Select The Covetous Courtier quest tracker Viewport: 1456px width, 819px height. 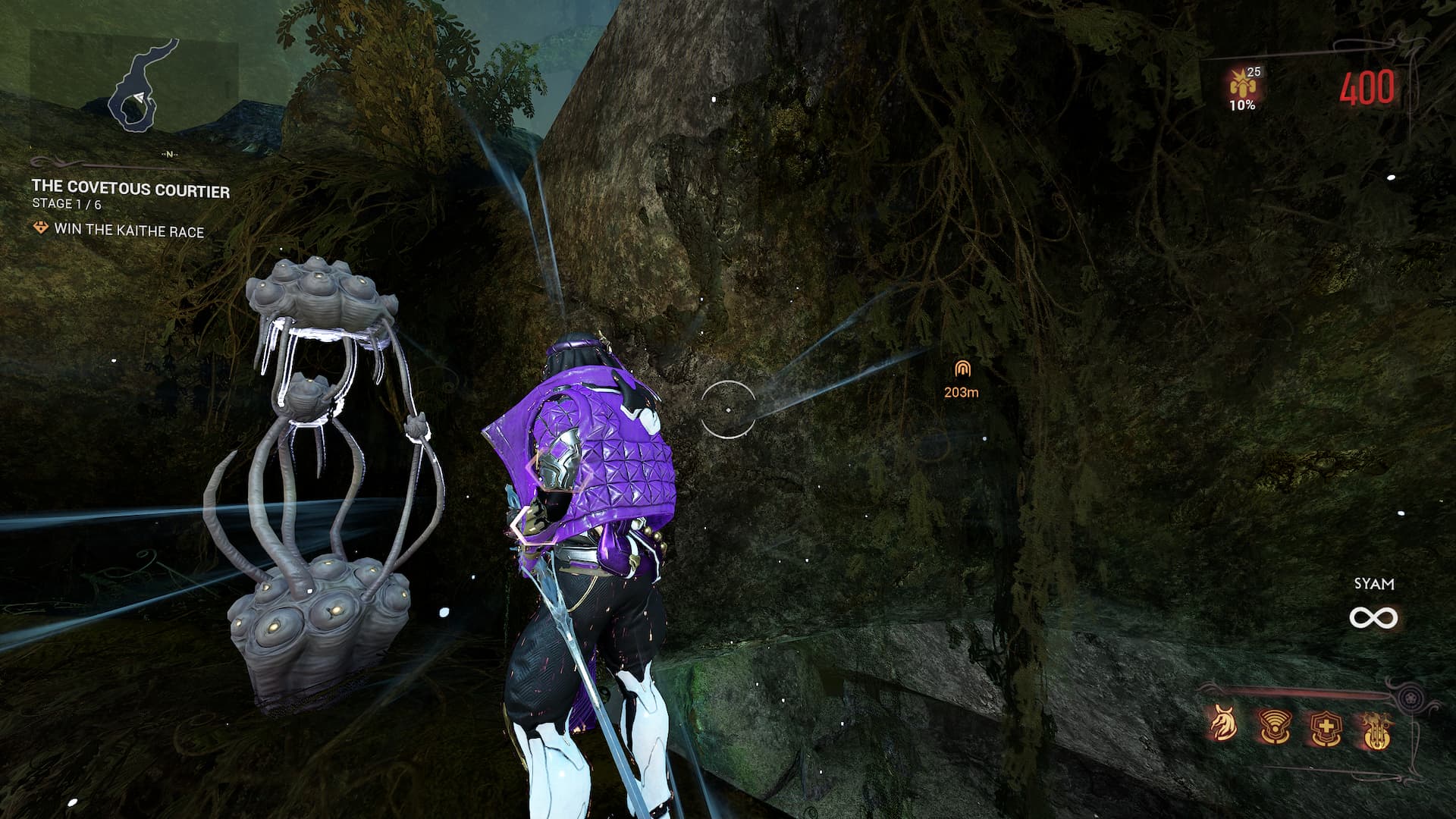point(130,189)
